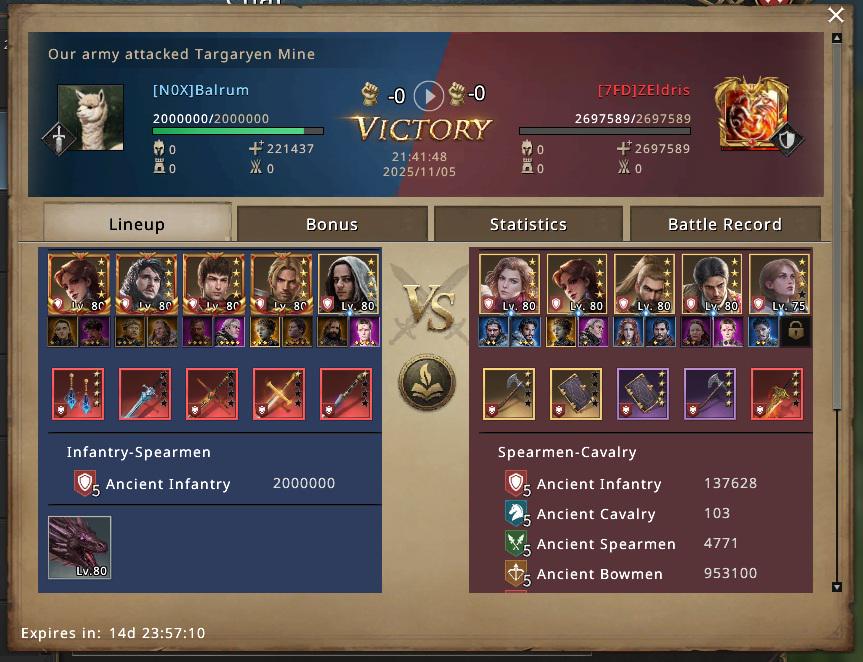View the Battle Record tab
Image resolution: width=863 pixels, height=662 pixels.
(724, 224)
